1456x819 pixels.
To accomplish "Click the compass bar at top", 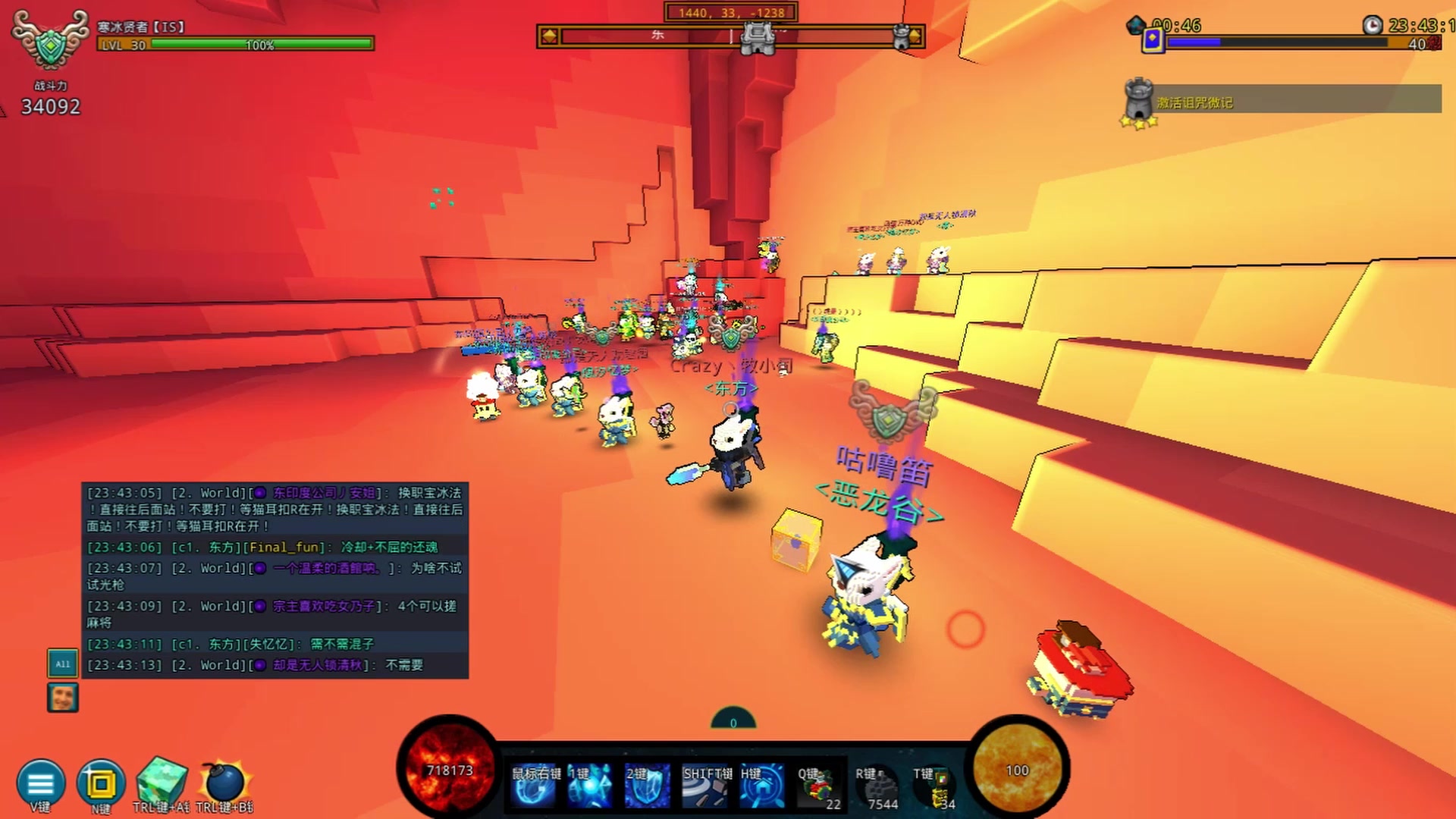I will (x=730, y=36).
